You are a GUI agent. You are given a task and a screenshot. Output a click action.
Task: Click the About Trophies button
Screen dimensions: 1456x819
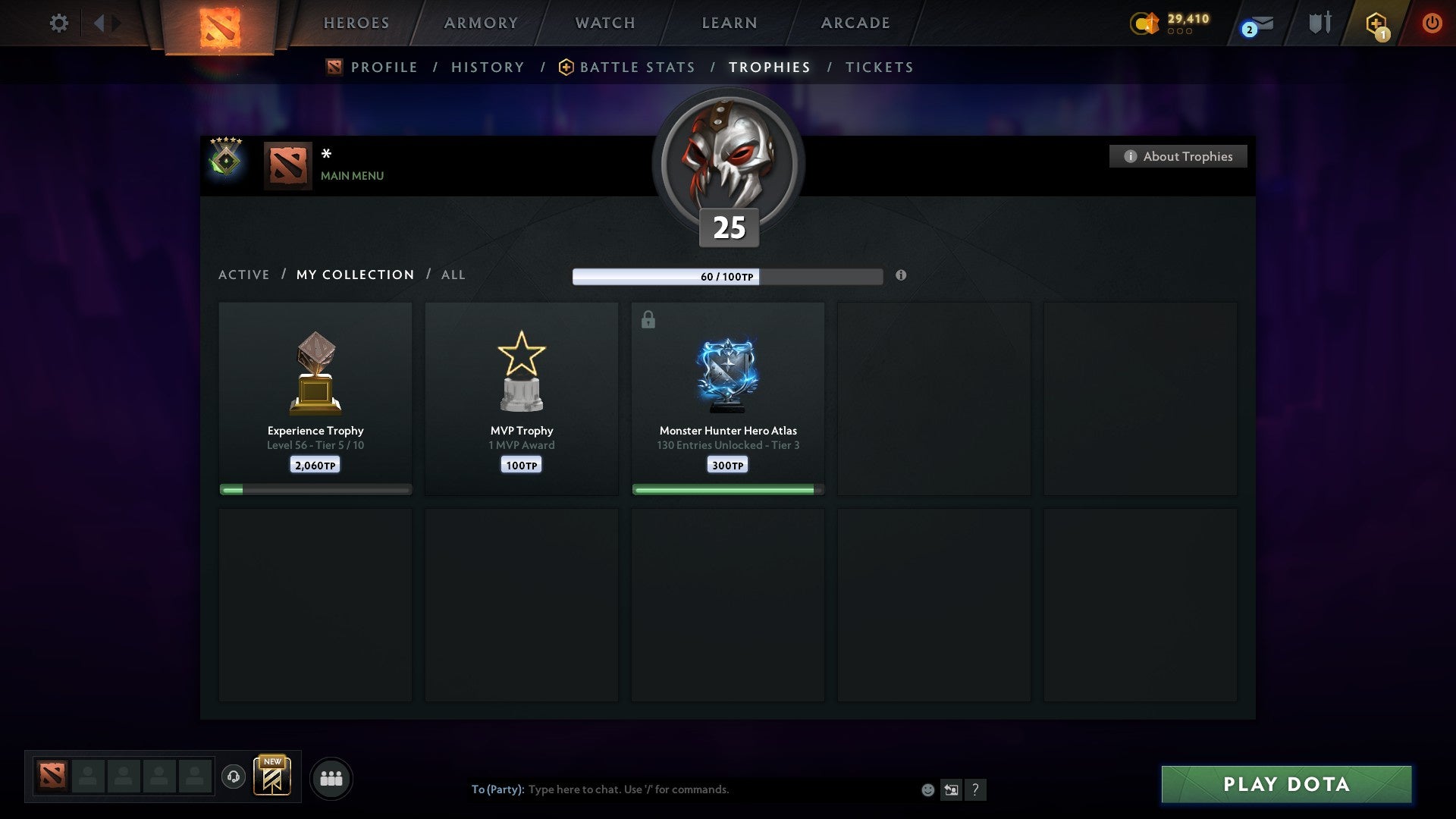1178,156
